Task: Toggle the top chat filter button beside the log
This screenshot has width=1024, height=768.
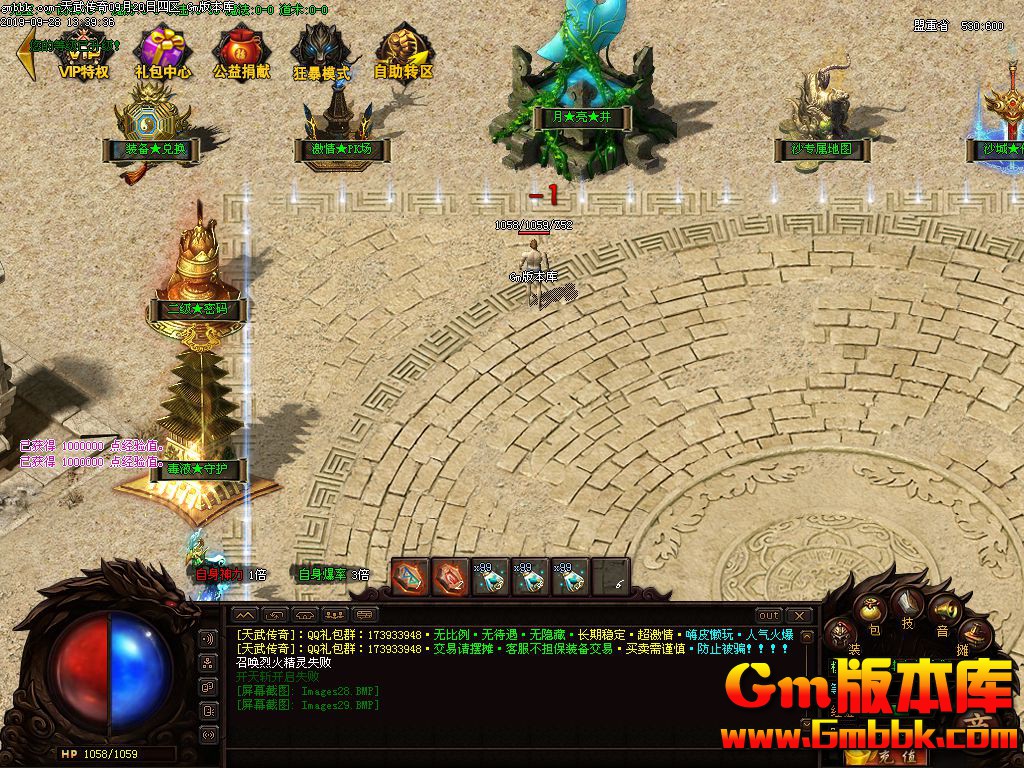Action: coord(208,639)
